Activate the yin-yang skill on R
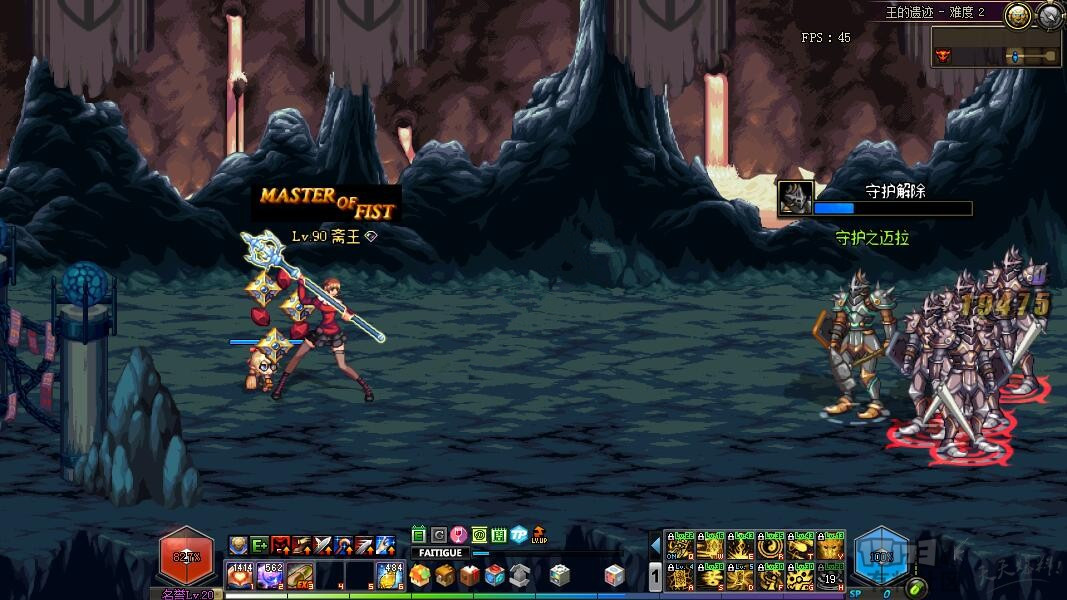This screenshot has width=1067, height=600. [x=770, y=548]
